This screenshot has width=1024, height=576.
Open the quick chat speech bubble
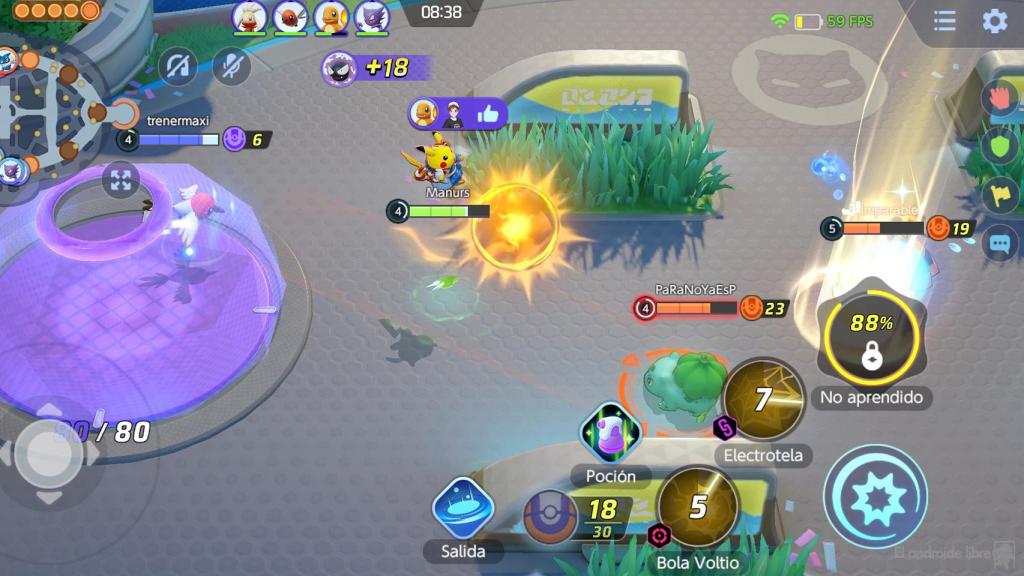tap(1000, 243)
